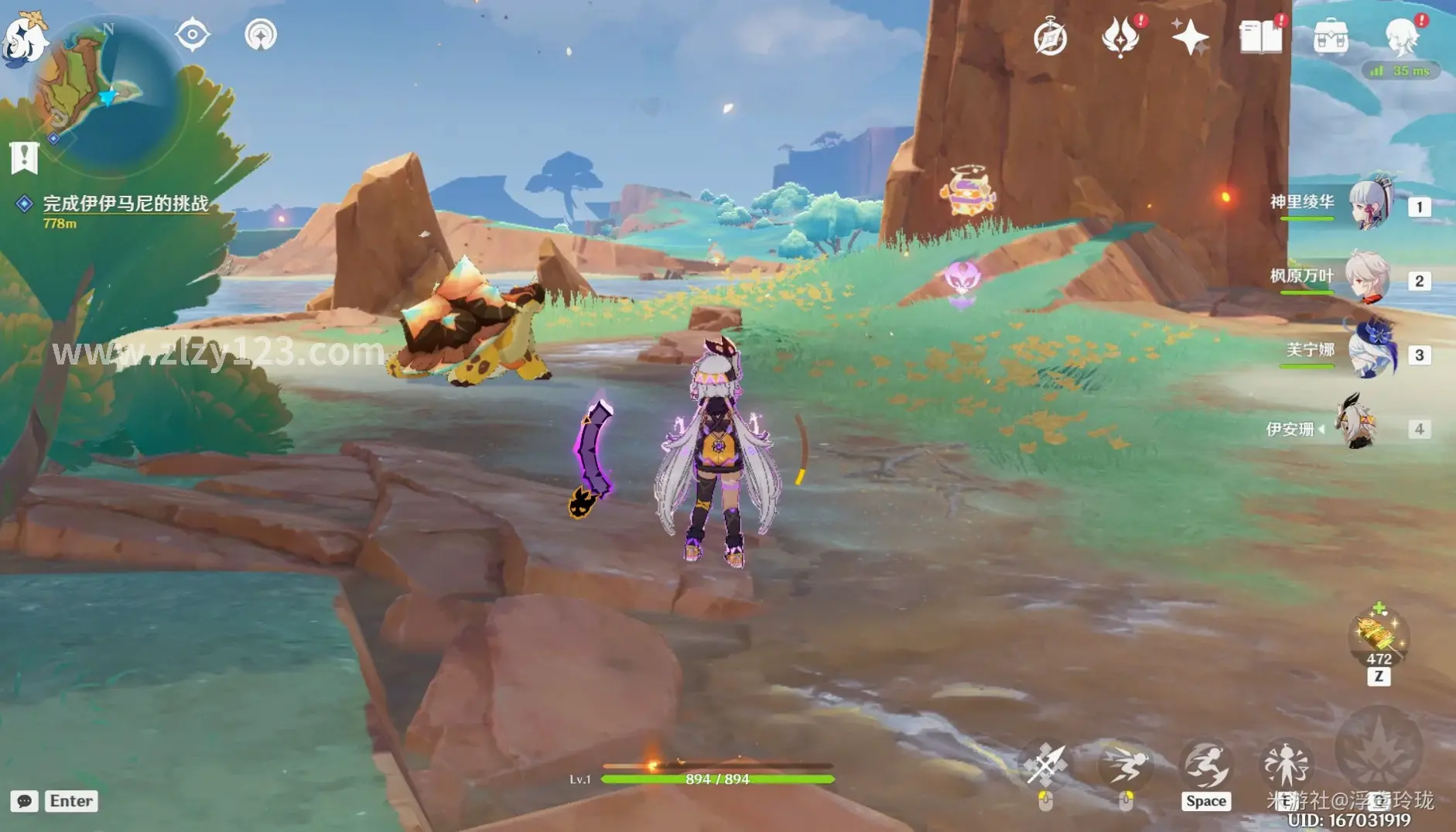Image resolution: width=1456 pixels, height=832 pixels.
Task: Open the four-pointed star wish icon
Action: point(1189,37)
